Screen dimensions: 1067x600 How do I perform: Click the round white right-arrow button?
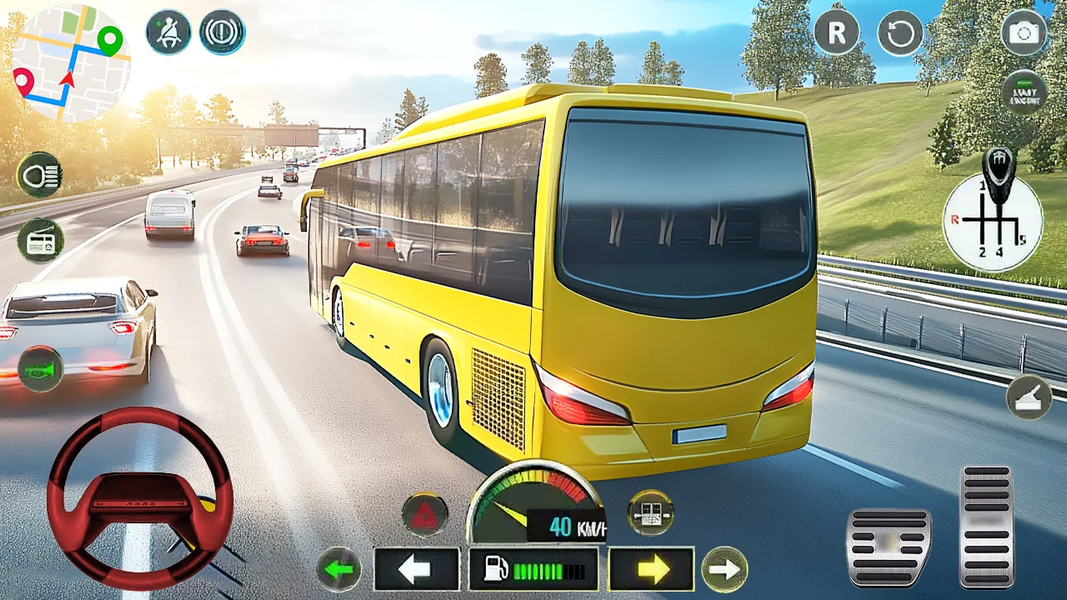tap(724, 570)
